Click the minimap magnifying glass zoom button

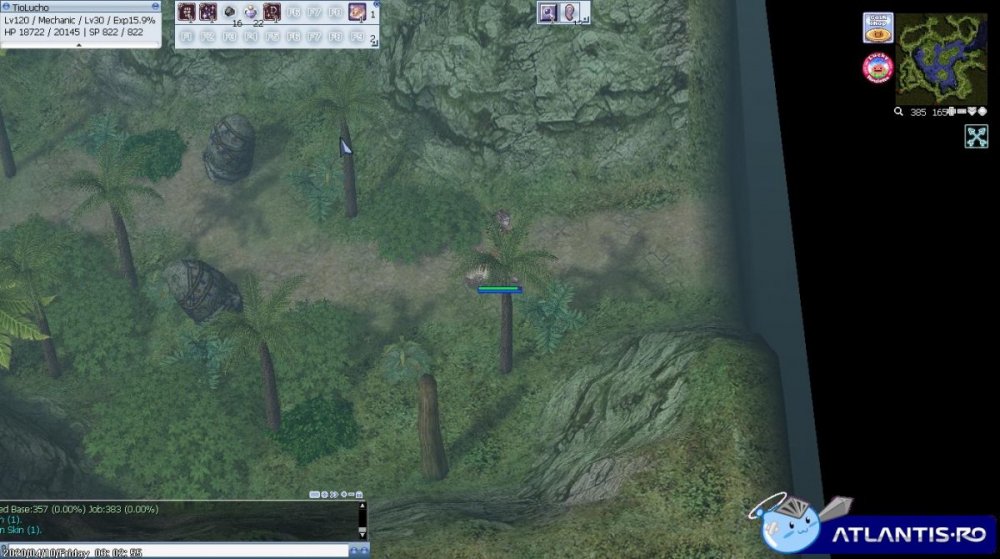(x=899, y=112)
